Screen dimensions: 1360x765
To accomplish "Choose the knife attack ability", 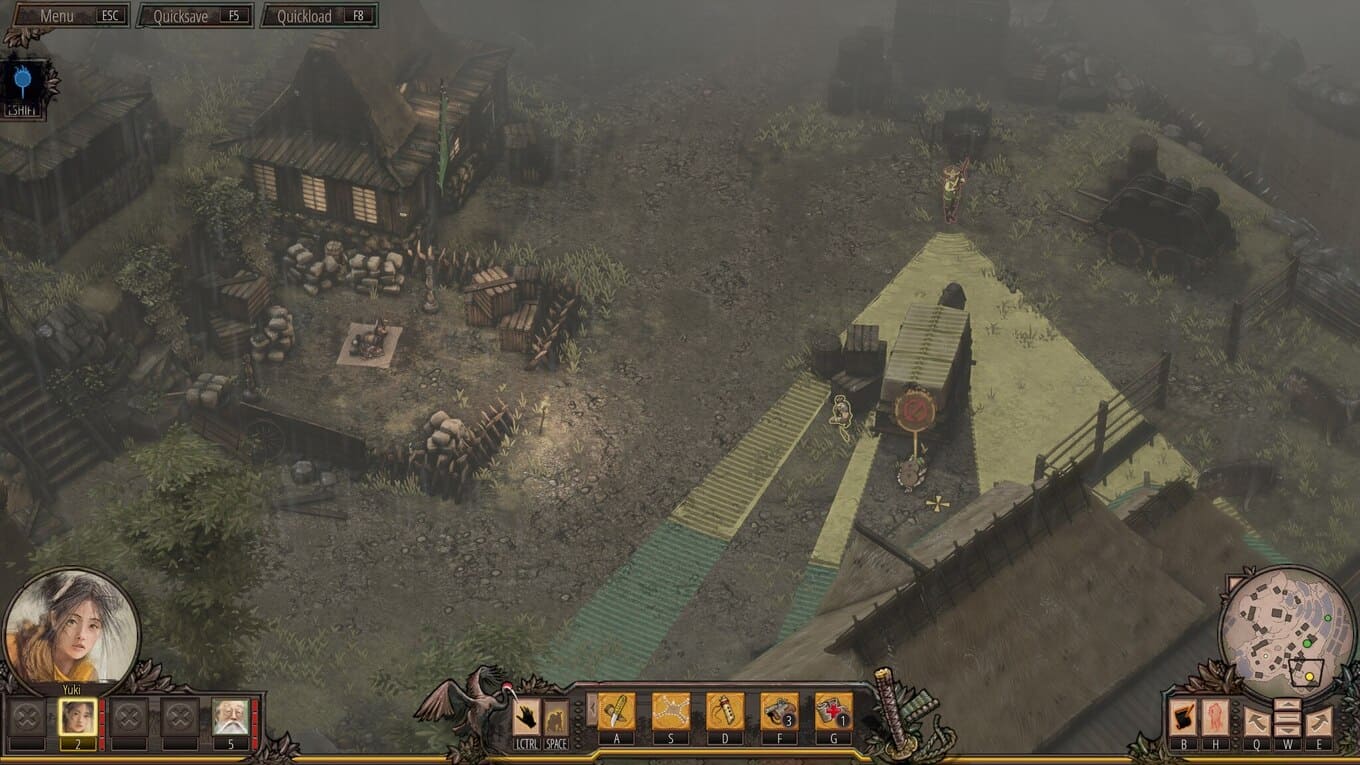I will click(x=617, y=712).
